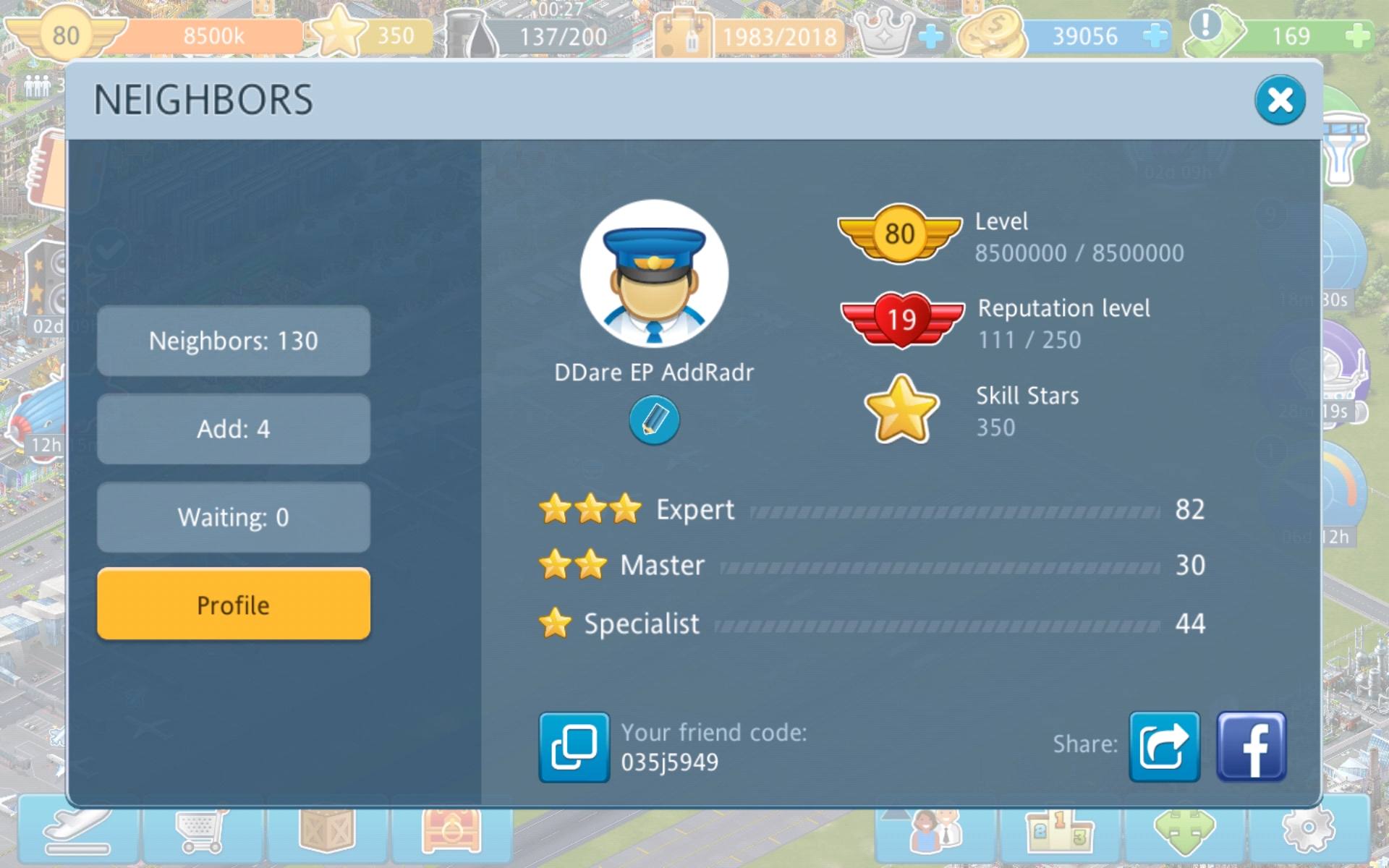Select the Profile tab
Image resolution: width=1389 pixels, height=868 pixels.
[x=233, y=605]
